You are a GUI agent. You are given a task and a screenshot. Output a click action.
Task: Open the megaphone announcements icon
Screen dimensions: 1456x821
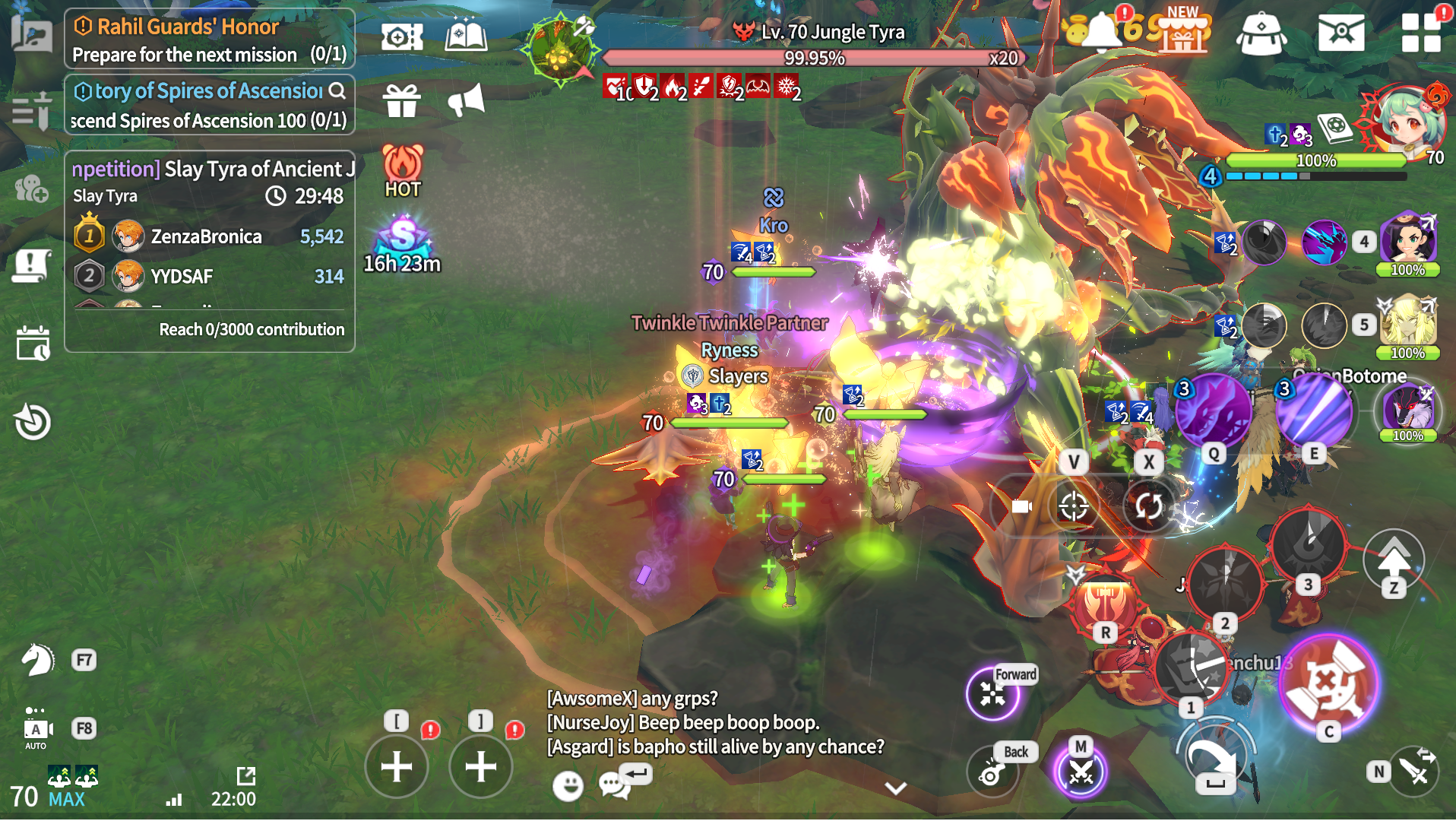click(x=466, y=100)
